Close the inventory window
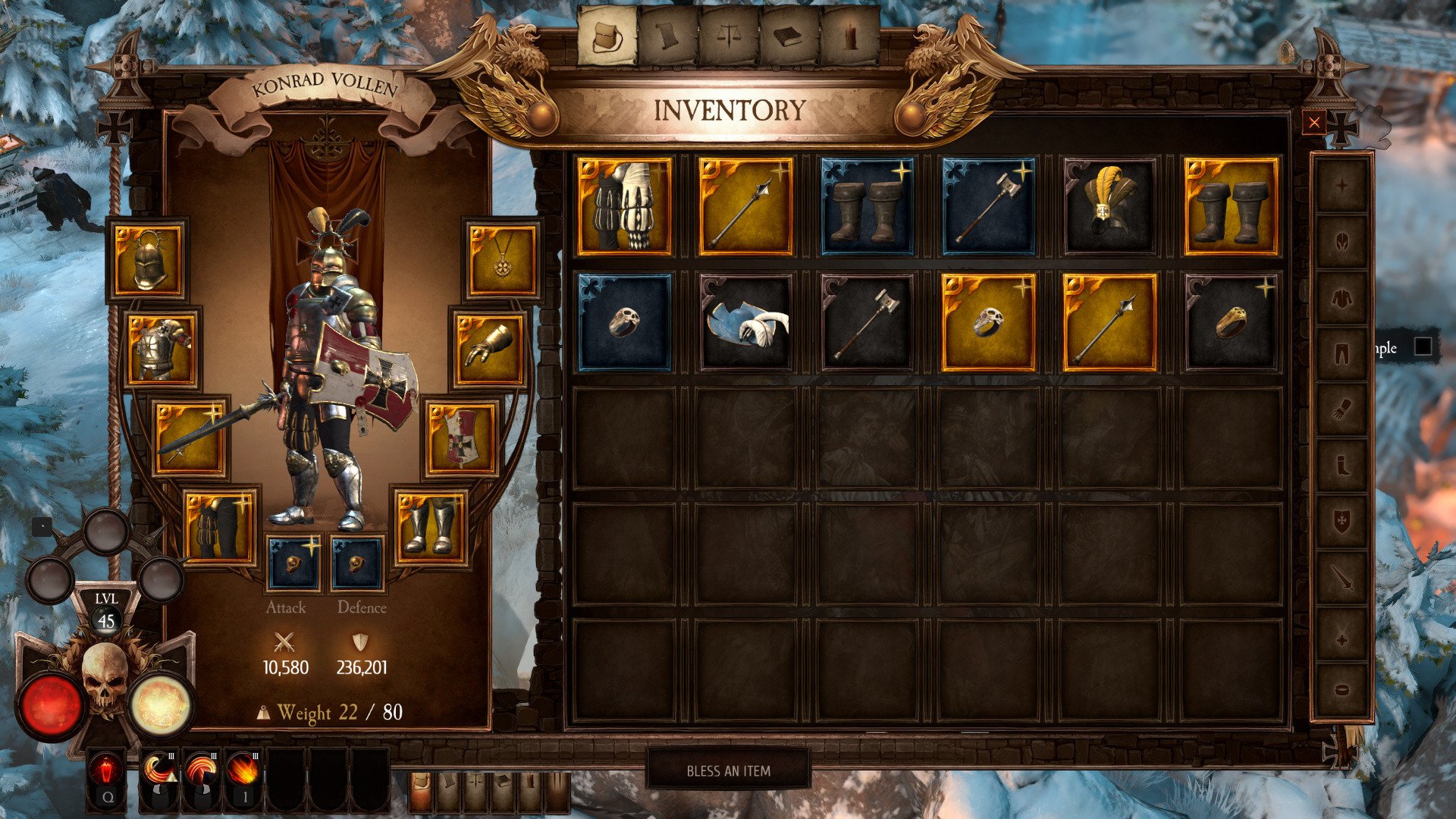Image resolution: width=1456 pixels, height=819 pixels. point(1314,123)
